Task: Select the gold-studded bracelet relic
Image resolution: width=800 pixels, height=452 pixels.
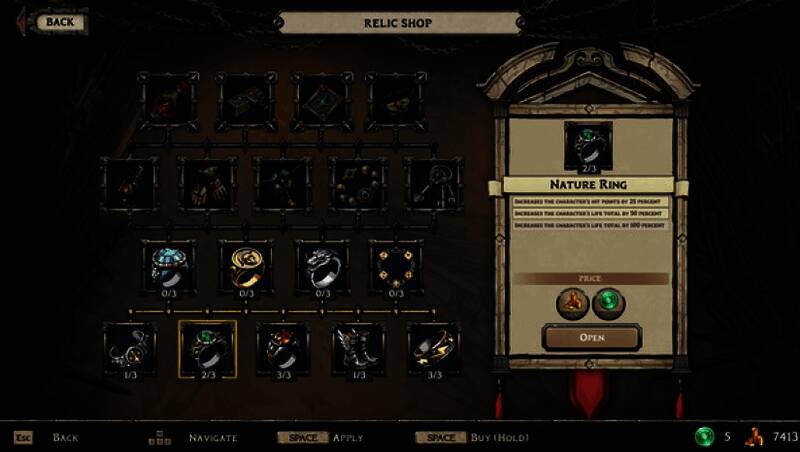Action: (396, 264)
